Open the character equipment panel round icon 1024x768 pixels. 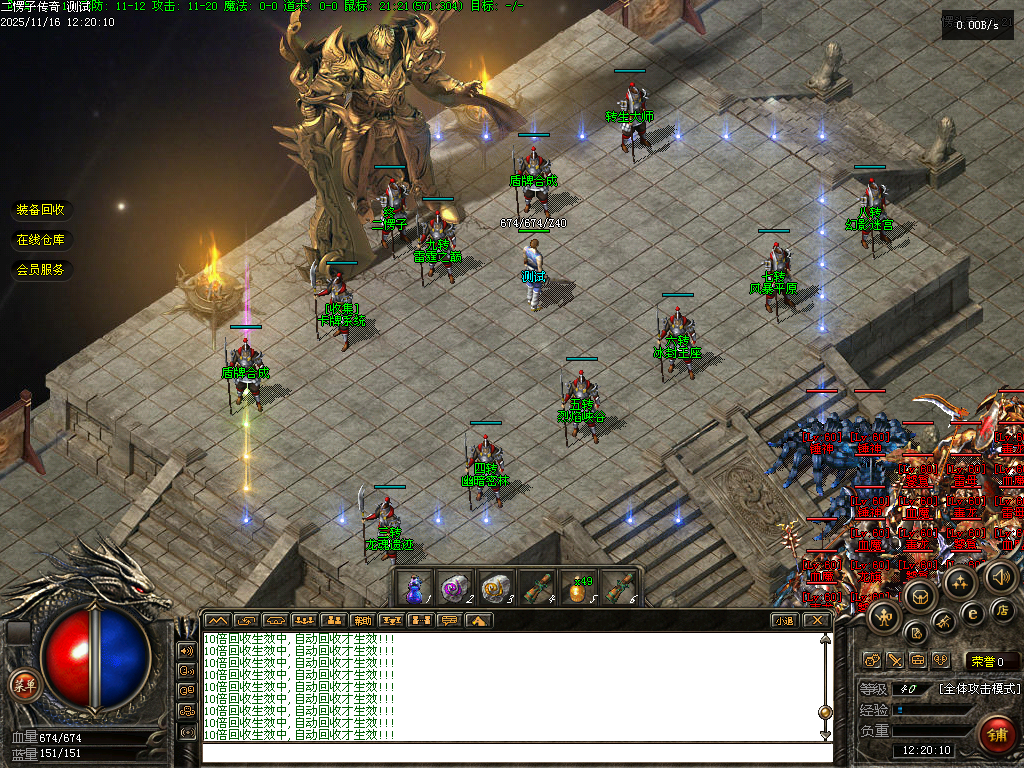pyautogui.click(x=885, y=618)
